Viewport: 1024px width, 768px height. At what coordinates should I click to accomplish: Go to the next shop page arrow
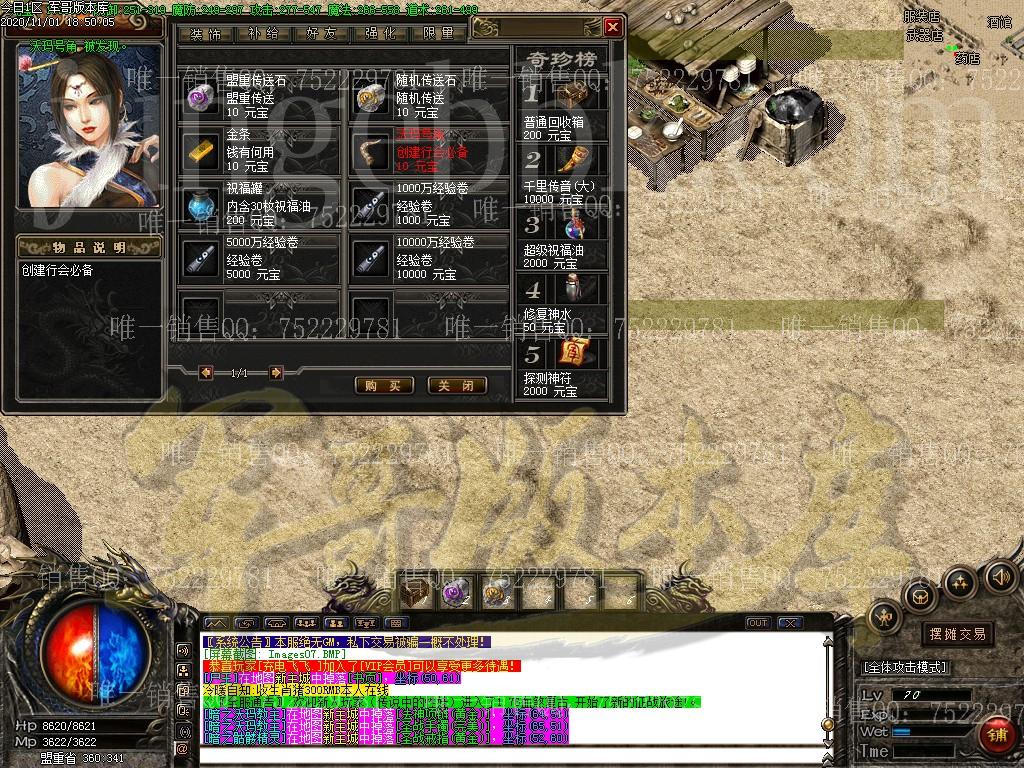click(276, 373)
